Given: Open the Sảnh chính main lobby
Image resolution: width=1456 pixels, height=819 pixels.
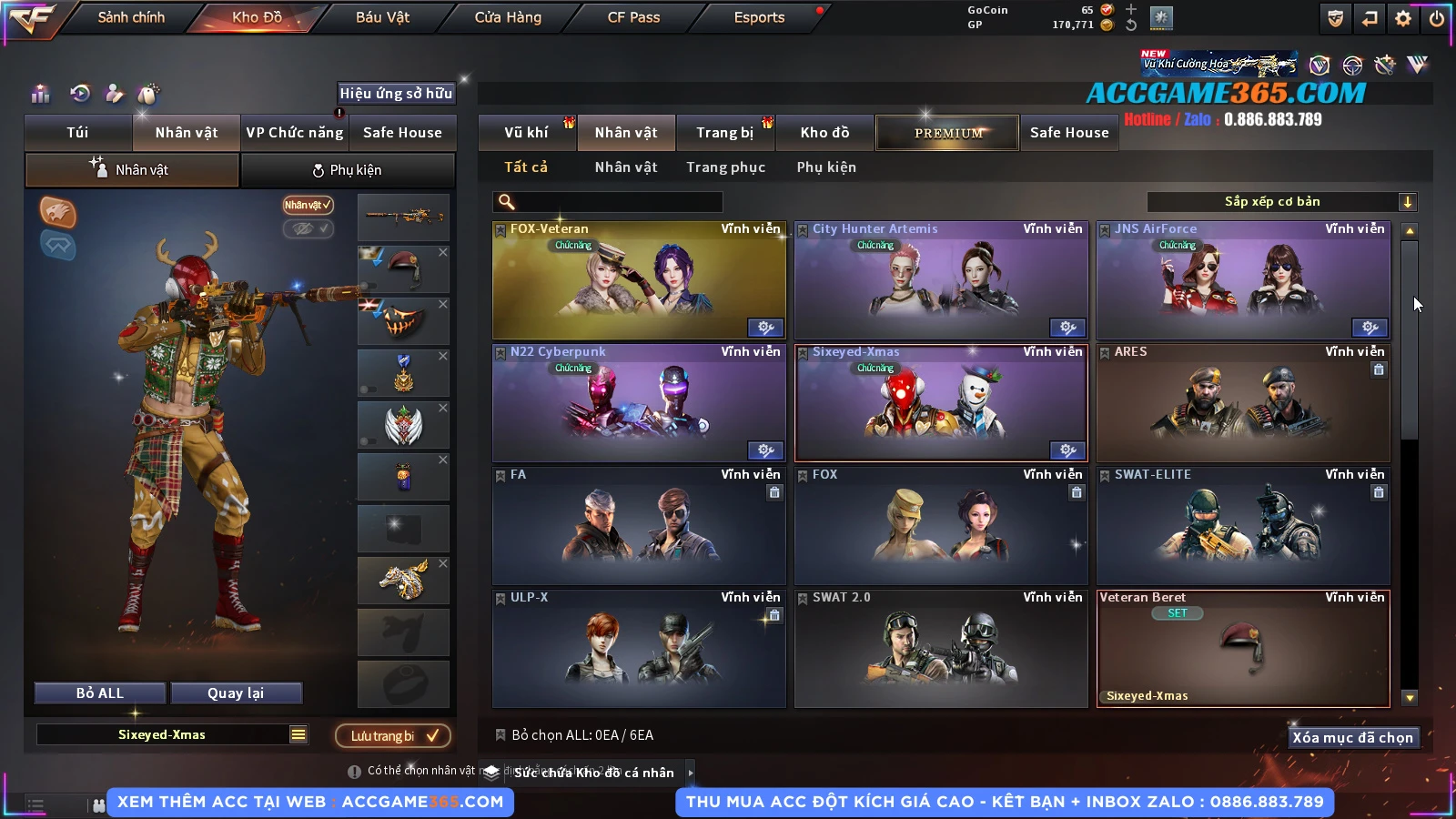Looking at the screenshot, I should [131, 17].
